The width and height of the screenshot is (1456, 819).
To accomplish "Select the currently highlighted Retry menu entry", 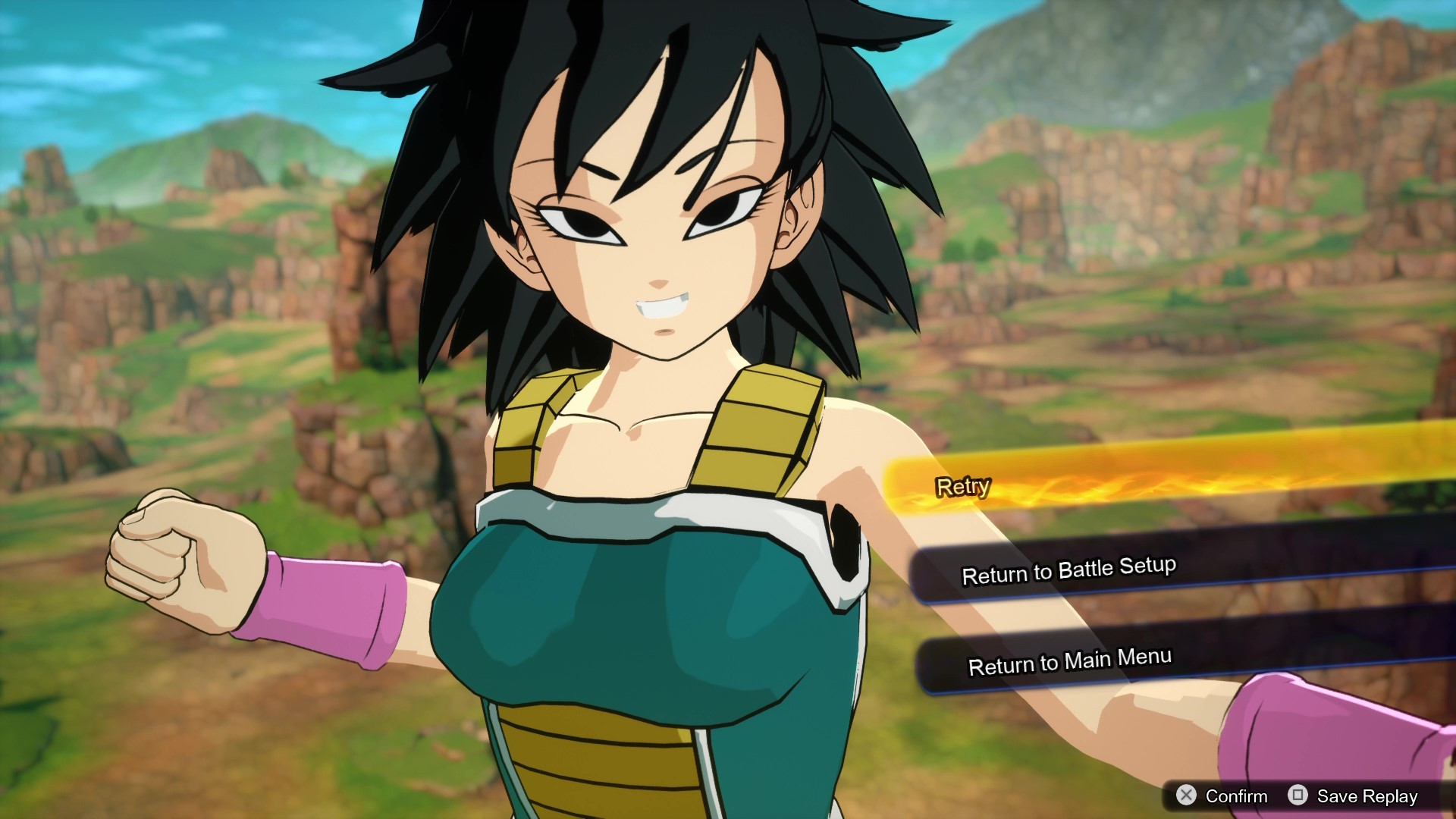I will point(963,485).
